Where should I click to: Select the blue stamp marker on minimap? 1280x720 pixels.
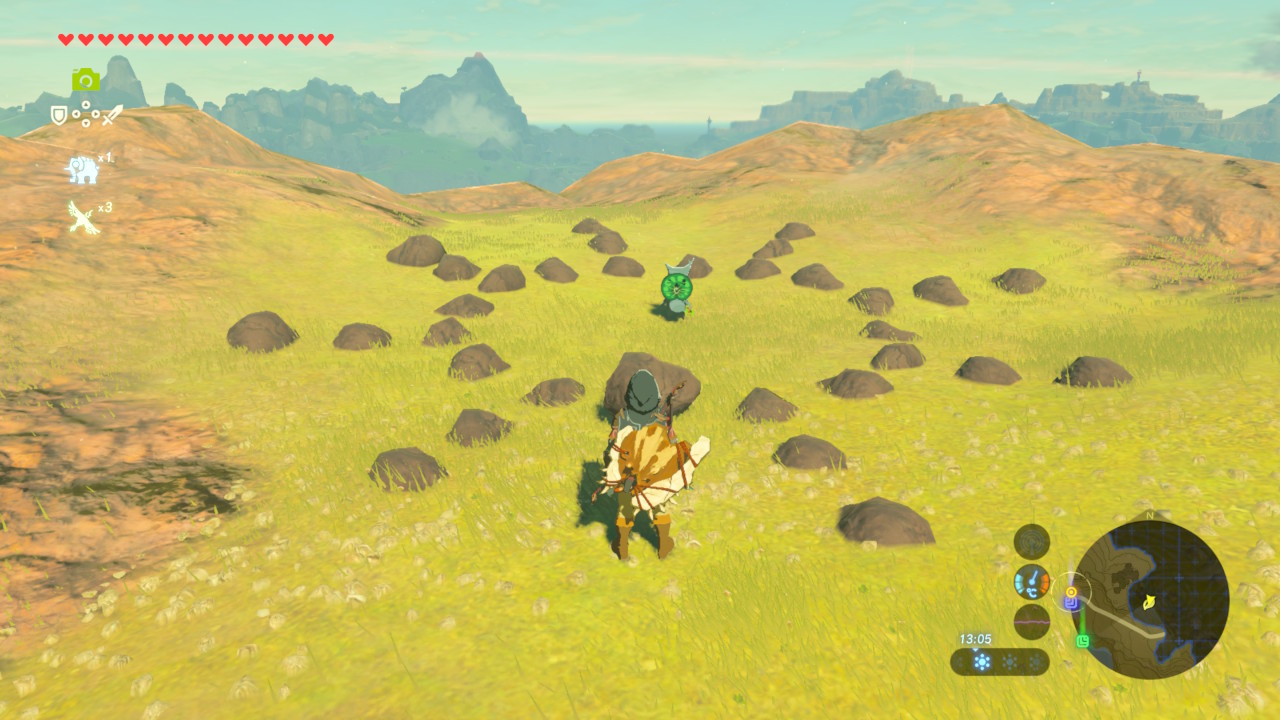pyautogui.click(x=1071, y=603)
